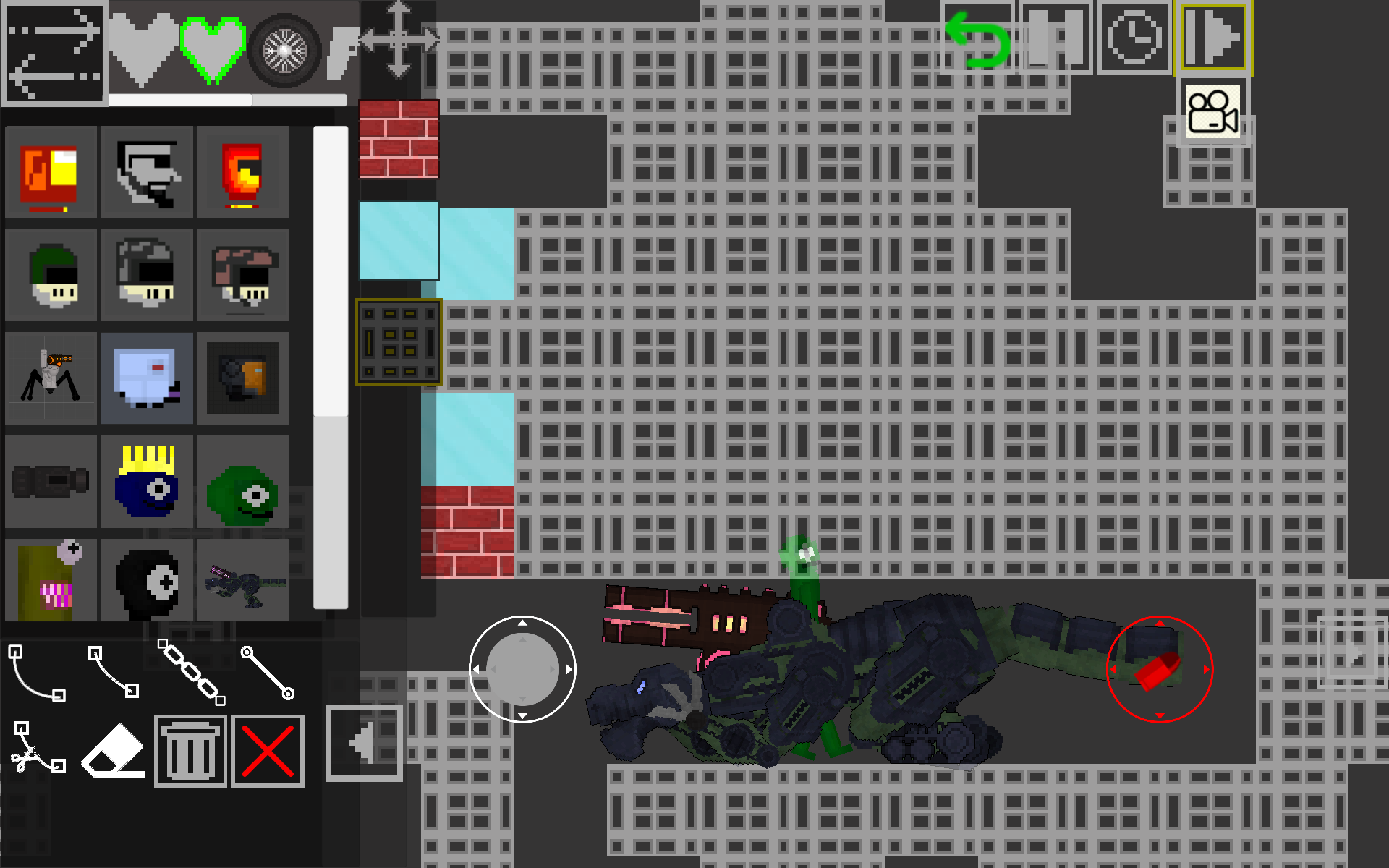Choose the blue crowned one-eyed creature
The width and height of the screenshot is (1389, 868).
pyautogui.click(x=147, y=482)
